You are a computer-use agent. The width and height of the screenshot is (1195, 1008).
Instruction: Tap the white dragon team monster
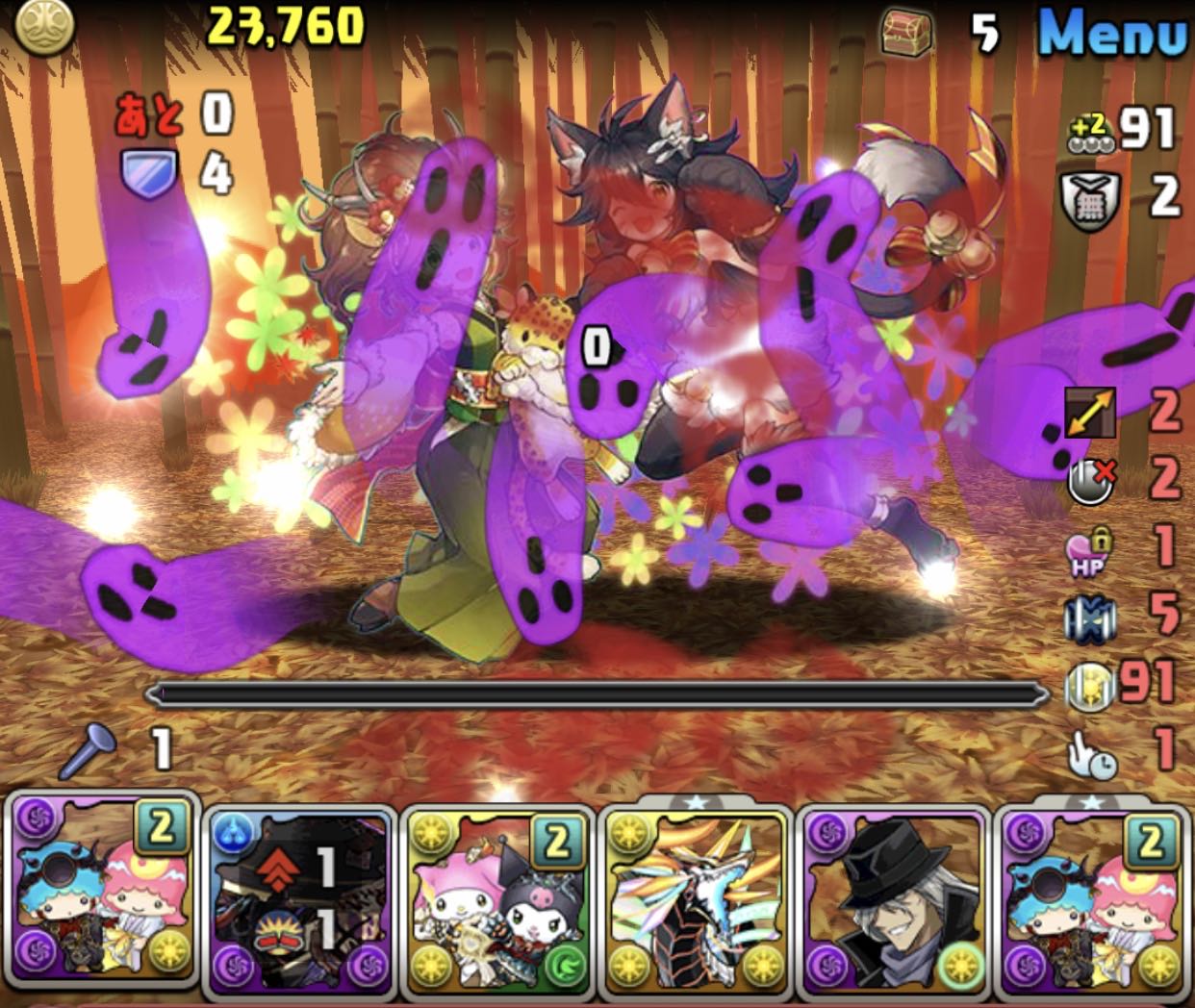[696, 902]
